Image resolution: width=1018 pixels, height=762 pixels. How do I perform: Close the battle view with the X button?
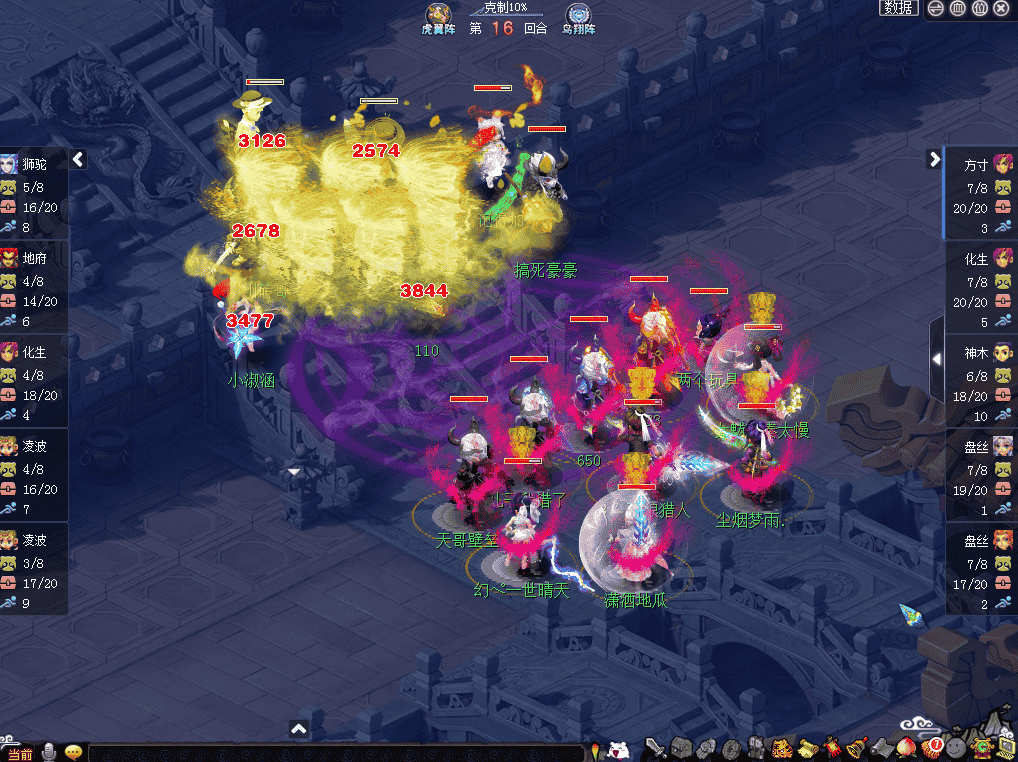(x=1001, y=8)
